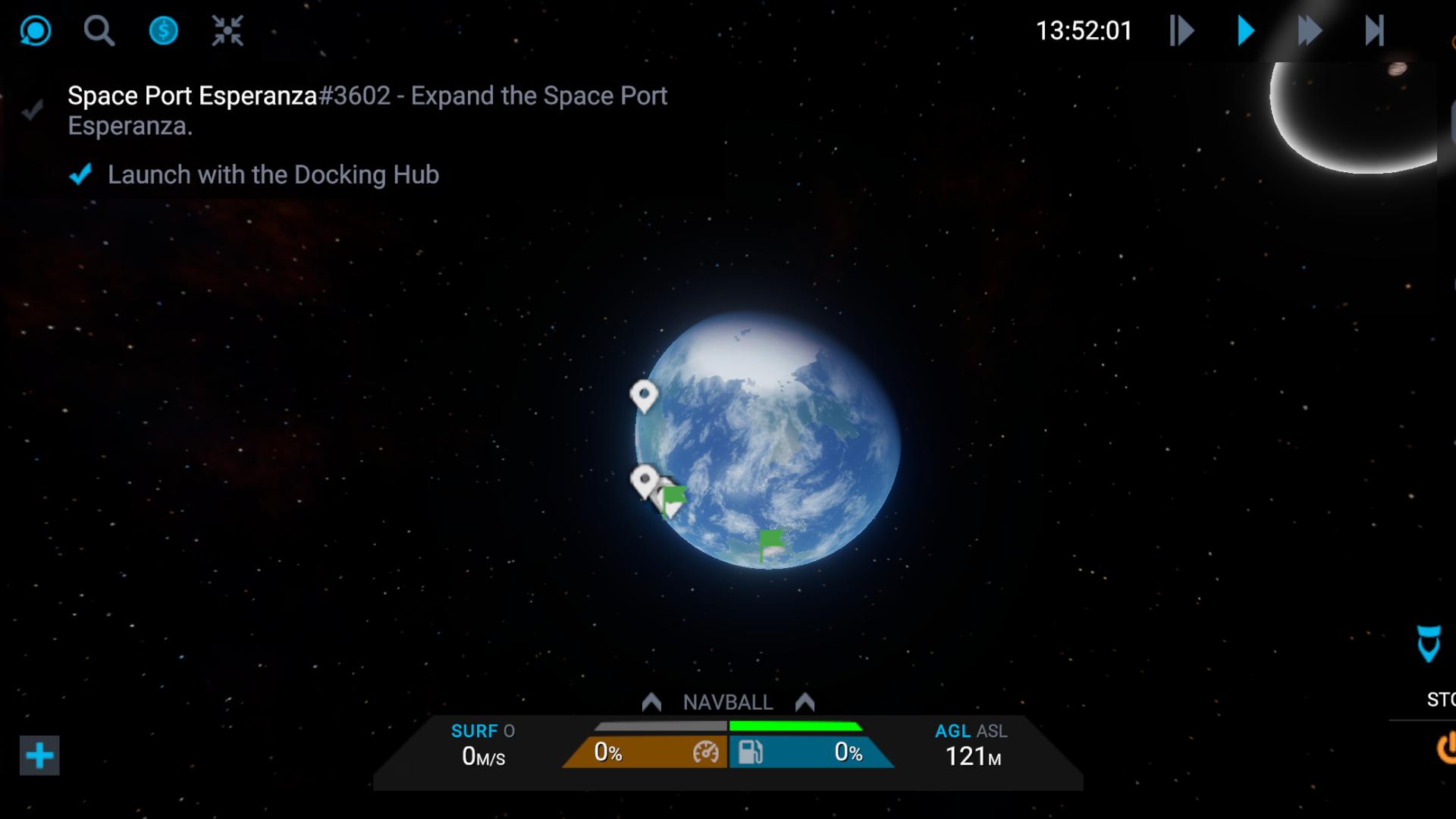Select normal play speed
This screenshot has width=1456, height=819.
[x=1245, y=31]
